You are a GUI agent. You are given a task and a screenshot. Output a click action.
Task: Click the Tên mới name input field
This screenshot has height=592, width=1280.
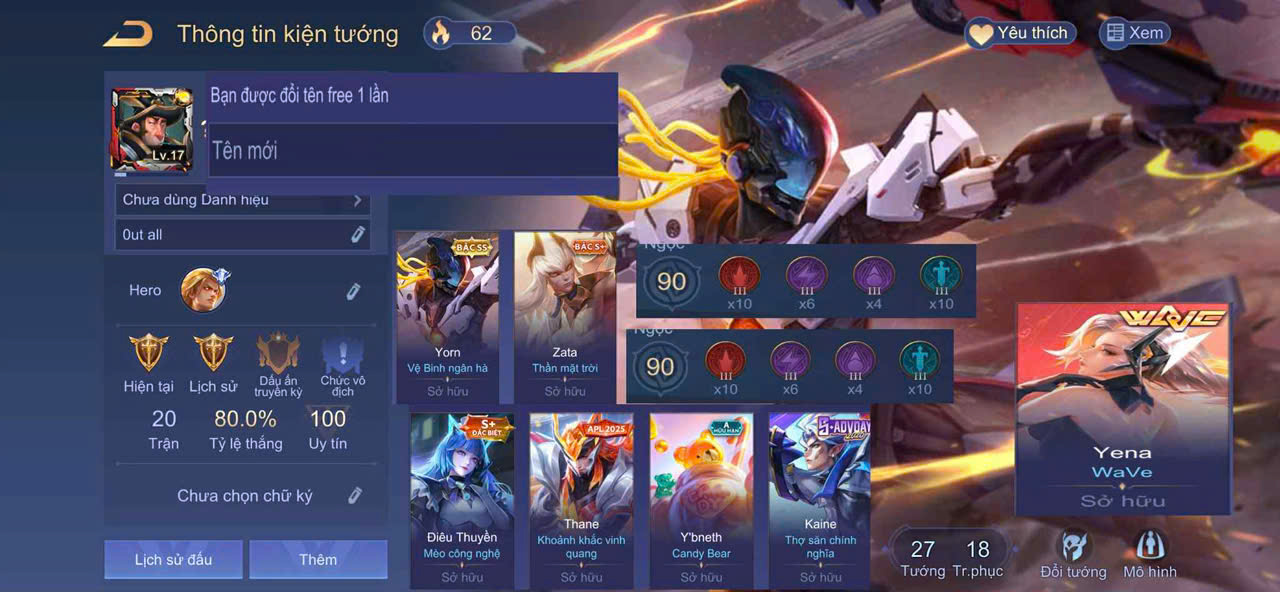pyautogui.click(x=411, y=151)
